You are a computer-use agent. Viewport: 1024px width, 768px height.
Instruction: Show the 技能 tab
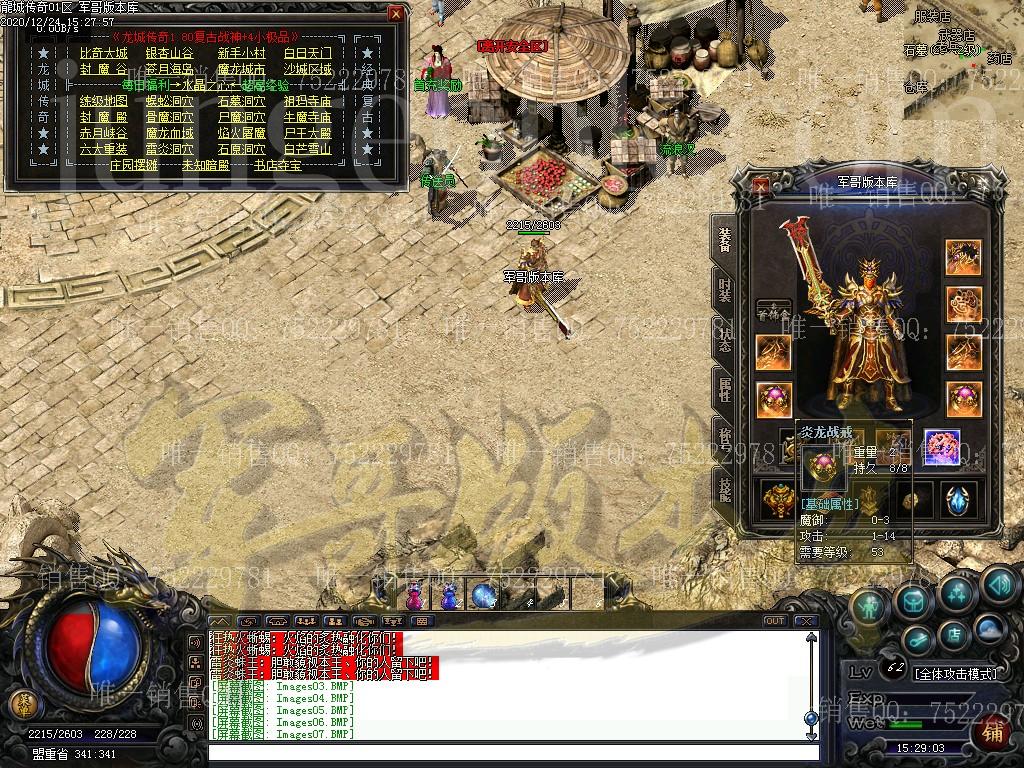coord(724,487)
